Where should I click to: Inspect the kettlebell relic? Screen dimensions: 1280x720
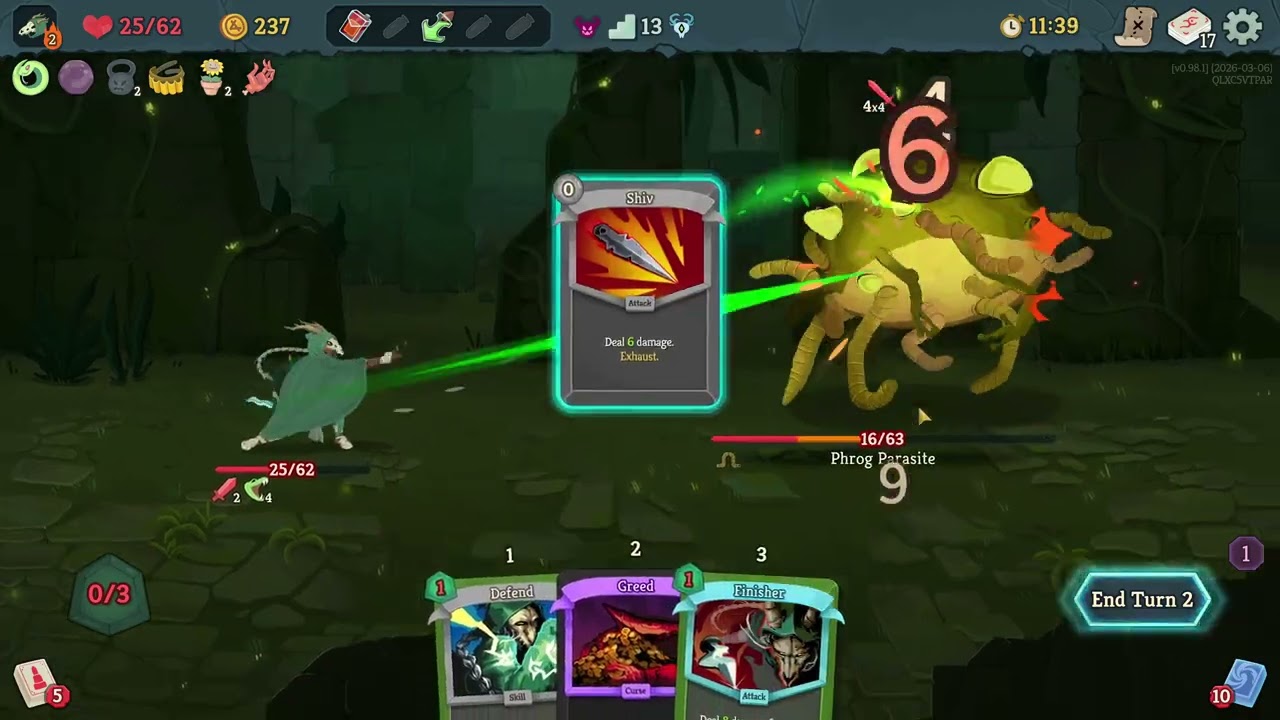click(x=121, y=77)
